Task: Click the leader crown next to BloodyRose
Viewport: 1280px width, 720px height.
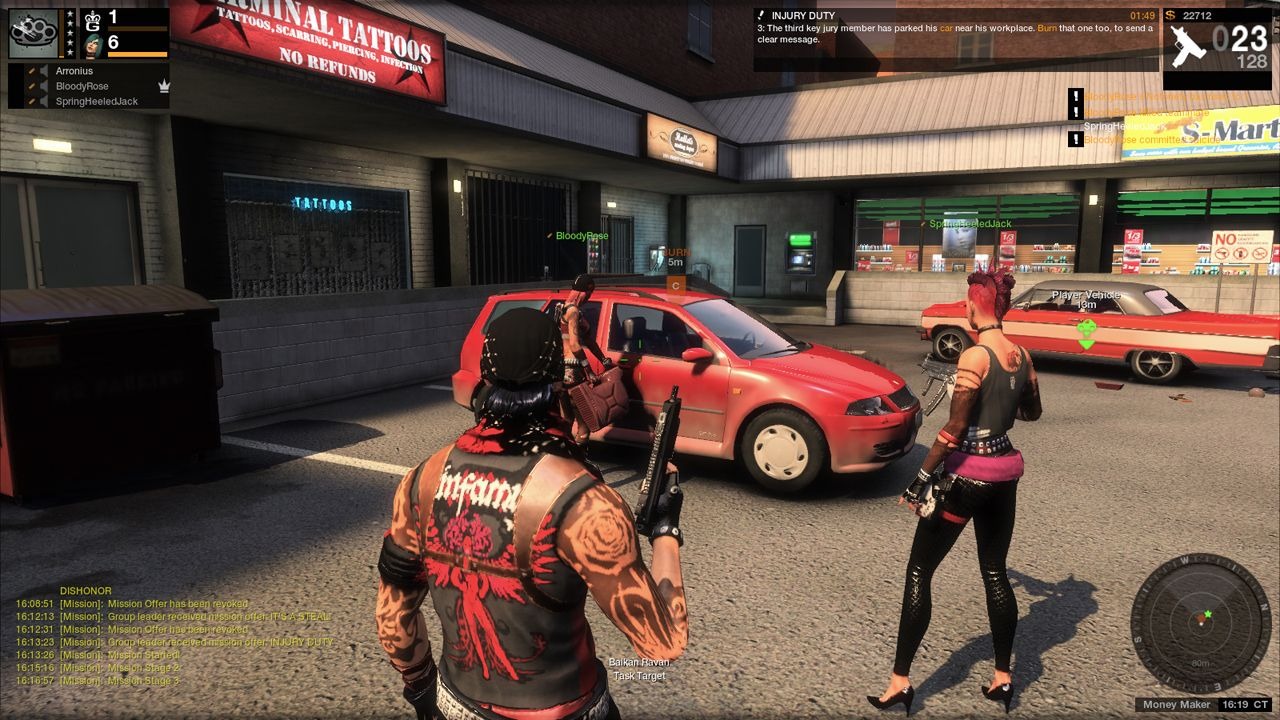Action: coord(164,87)
